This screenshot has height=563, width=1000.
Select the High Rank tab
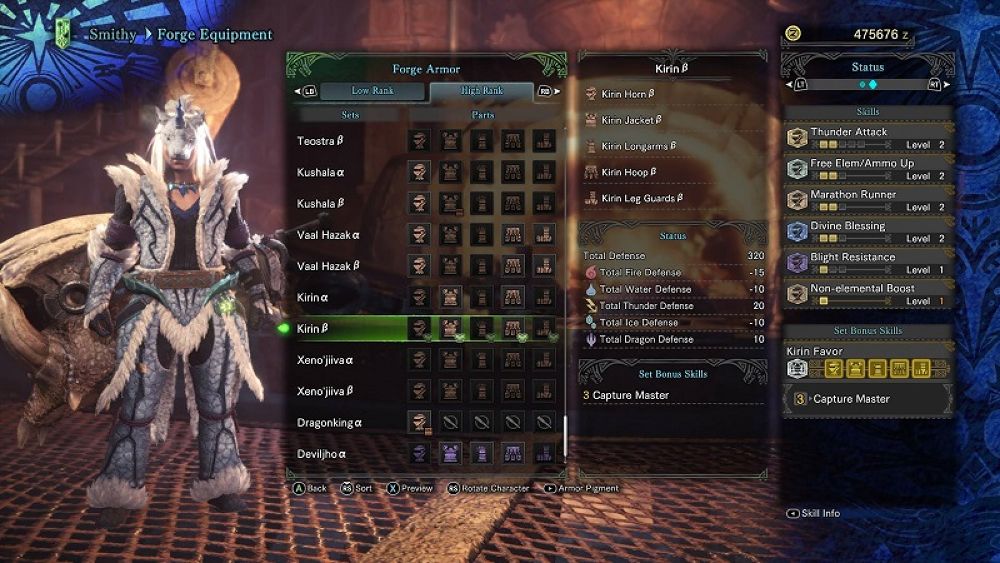pyautogui.click(x=482, y=91)
